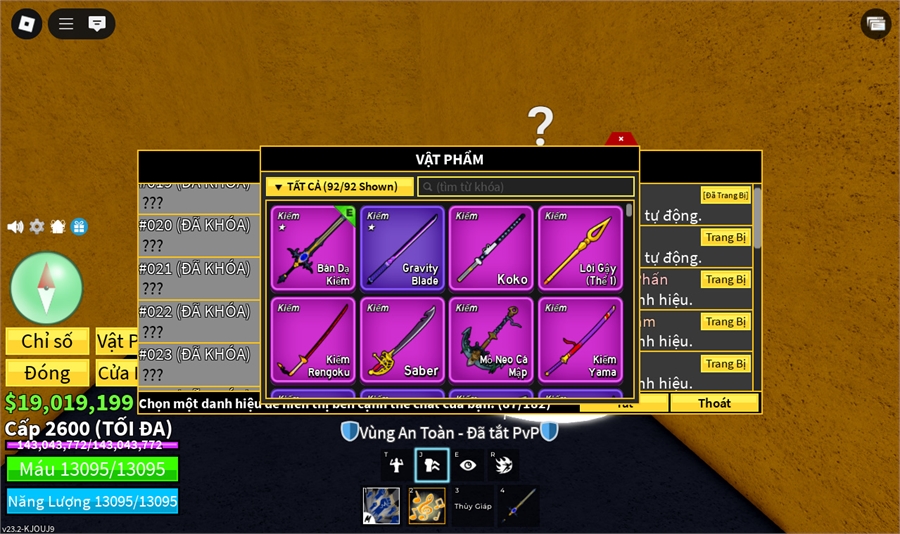Image resolution: width=900 pixels, height=534 pixels.
Task: Select the Lôi Gậy (Thế 1) staff
Action: click(580, 248)
